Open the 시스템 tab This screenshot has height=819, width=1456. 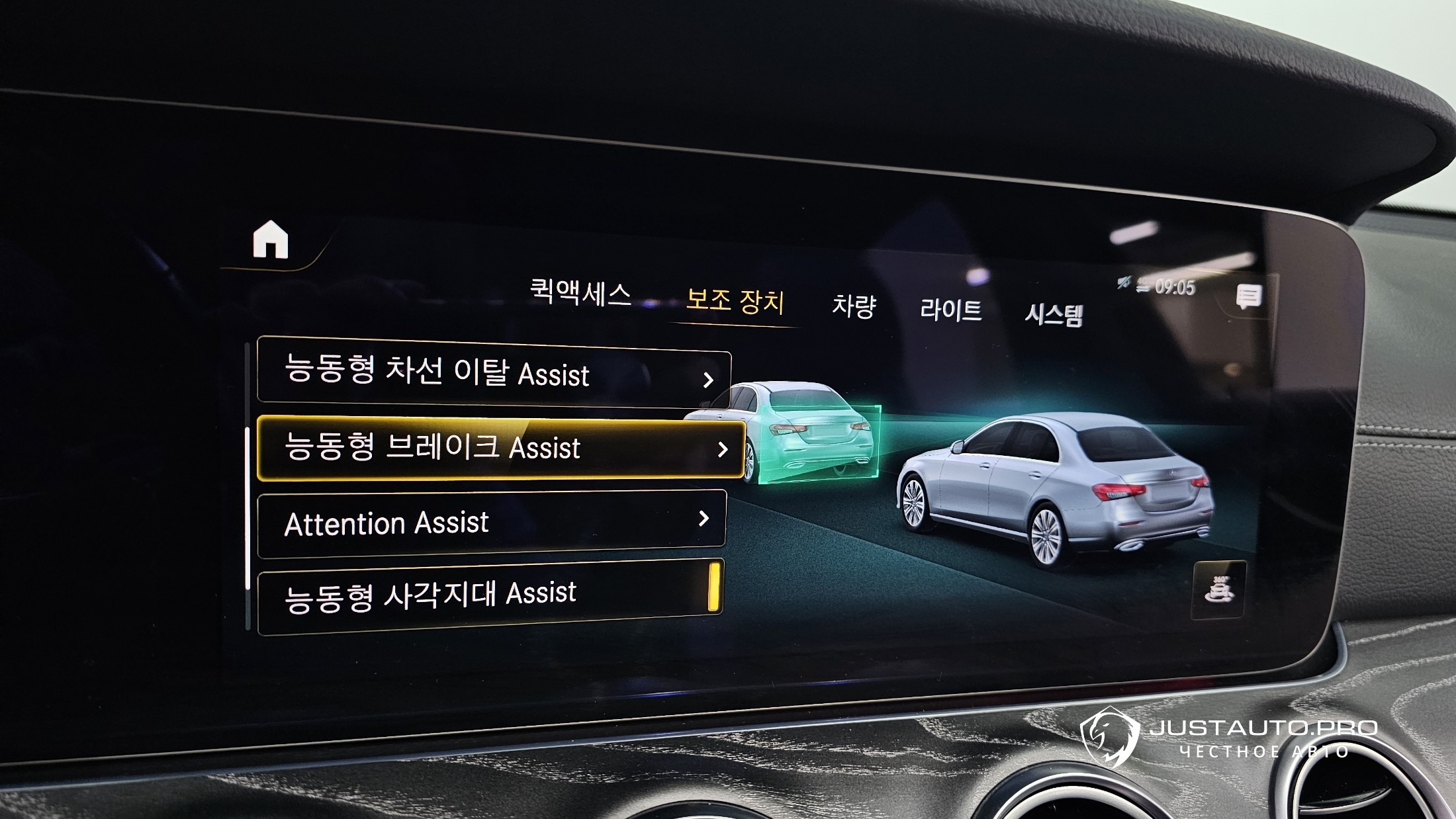tap(1054, 314)
